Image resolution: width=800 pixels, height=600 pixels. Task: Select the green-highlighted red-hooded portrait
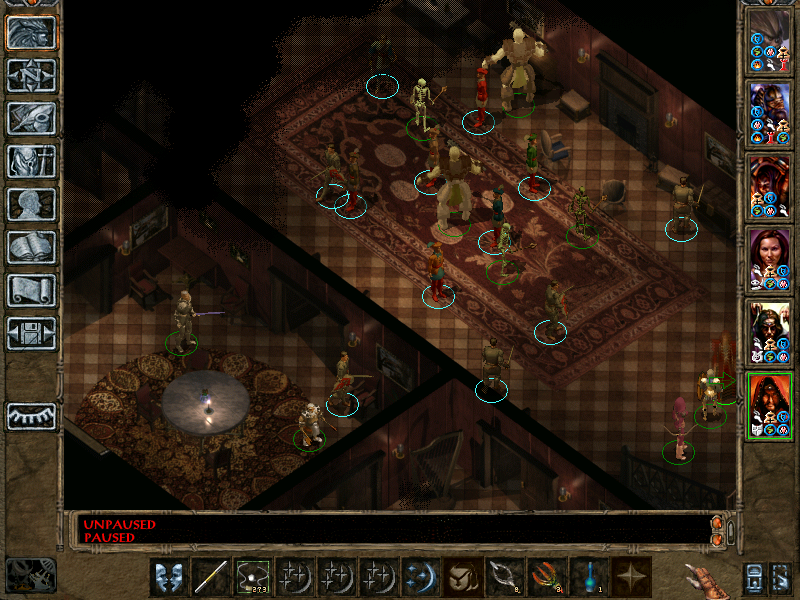(x=769, y=405)
